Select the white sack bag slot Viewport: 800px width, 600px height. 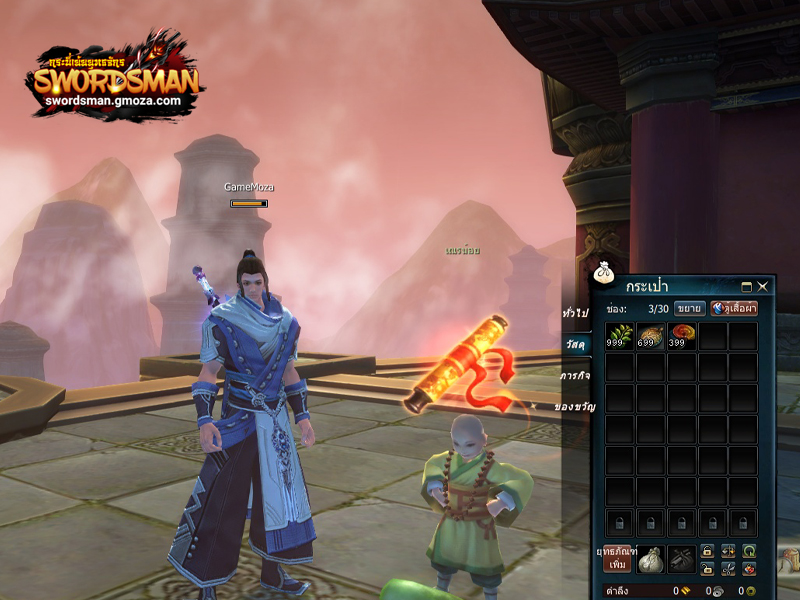(649, 558)
